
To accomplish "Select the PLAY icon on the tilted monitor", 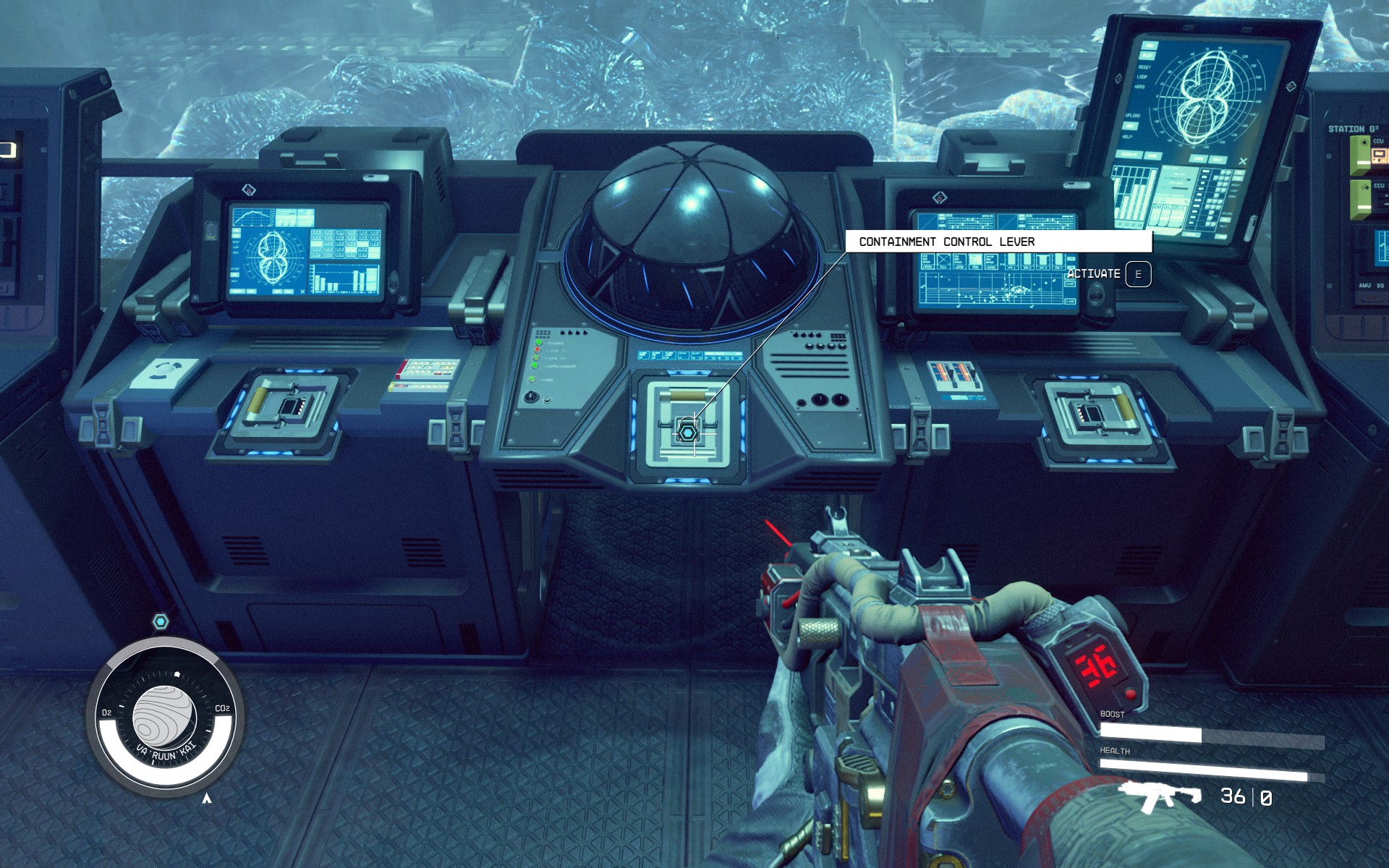I will [x=1148, y=56].
